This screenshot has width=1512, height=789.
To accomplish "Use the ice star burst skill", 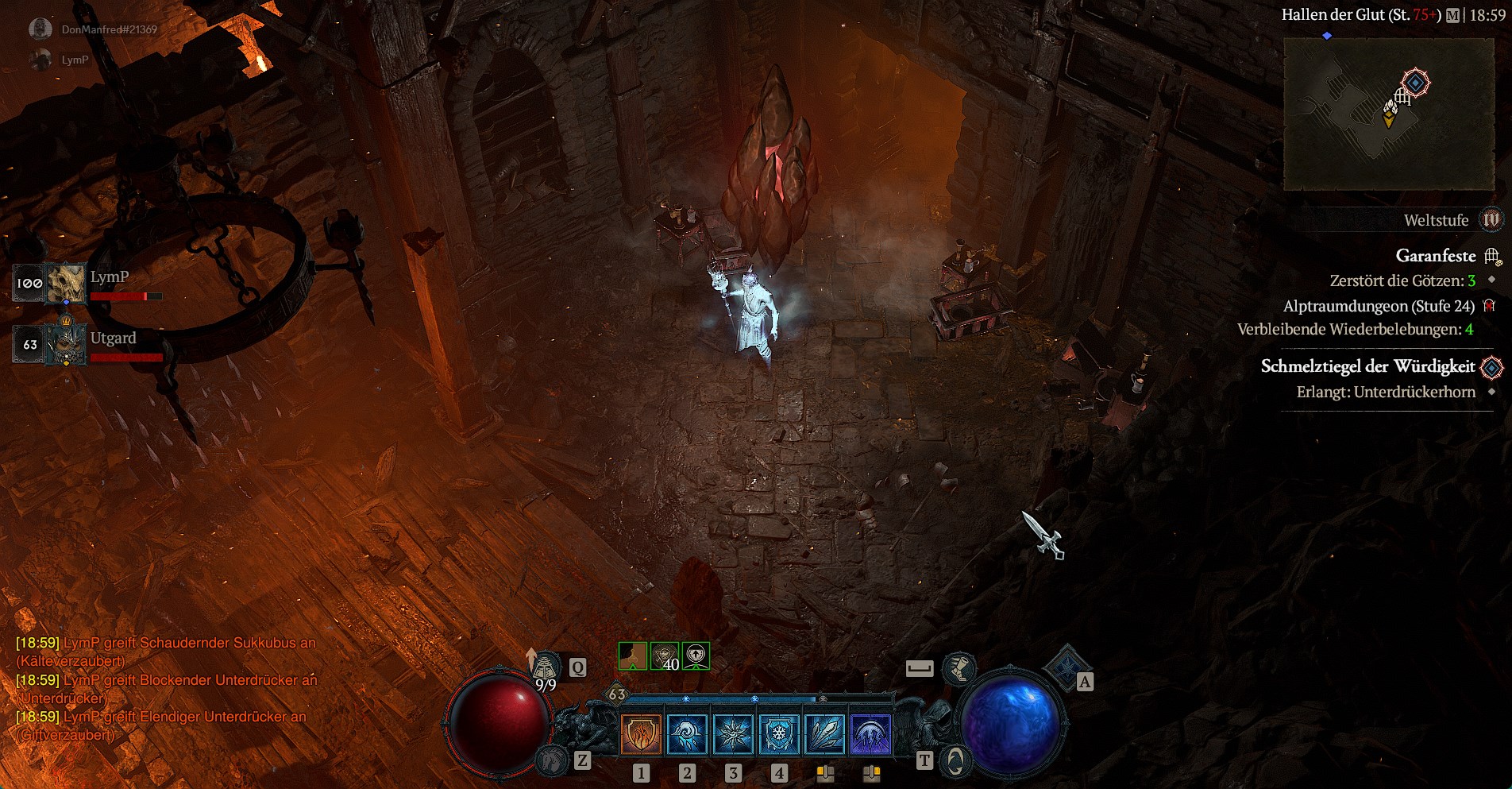I will click(x=733, y=733).
